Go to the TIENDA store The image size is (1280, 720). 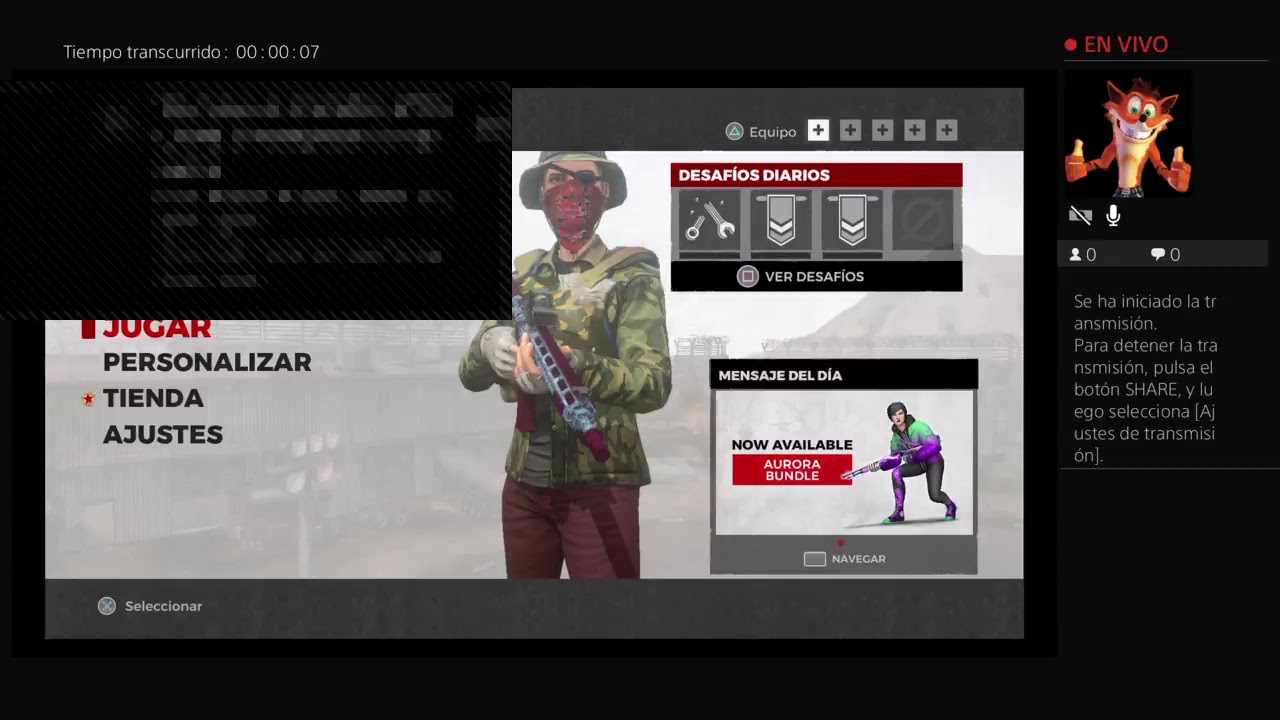click(153, 398)
